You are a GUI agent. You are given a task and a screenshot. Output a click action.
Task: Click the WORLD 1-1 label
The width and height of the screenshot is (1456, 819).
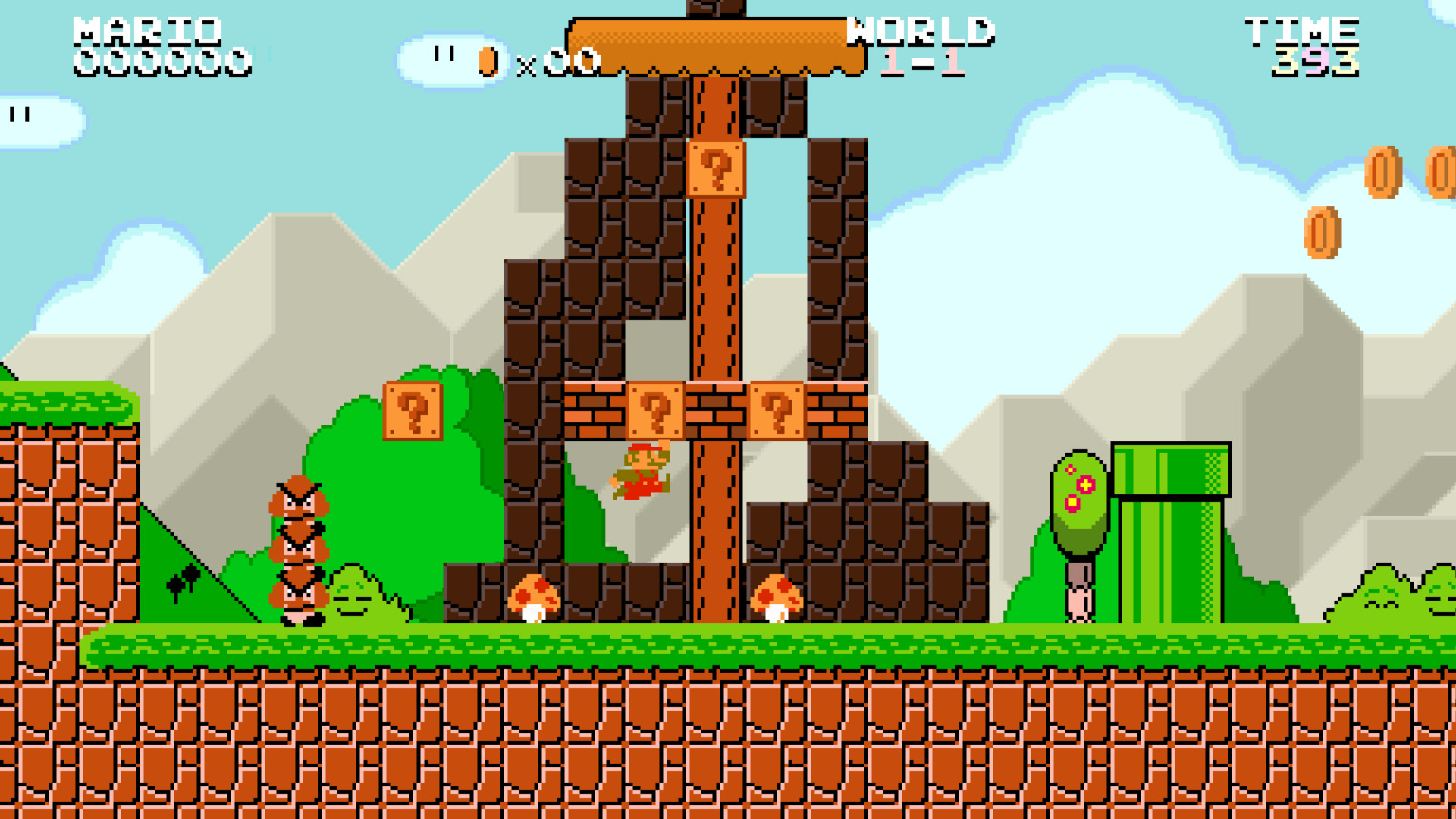pyautogui.click(x=921, y=42)
